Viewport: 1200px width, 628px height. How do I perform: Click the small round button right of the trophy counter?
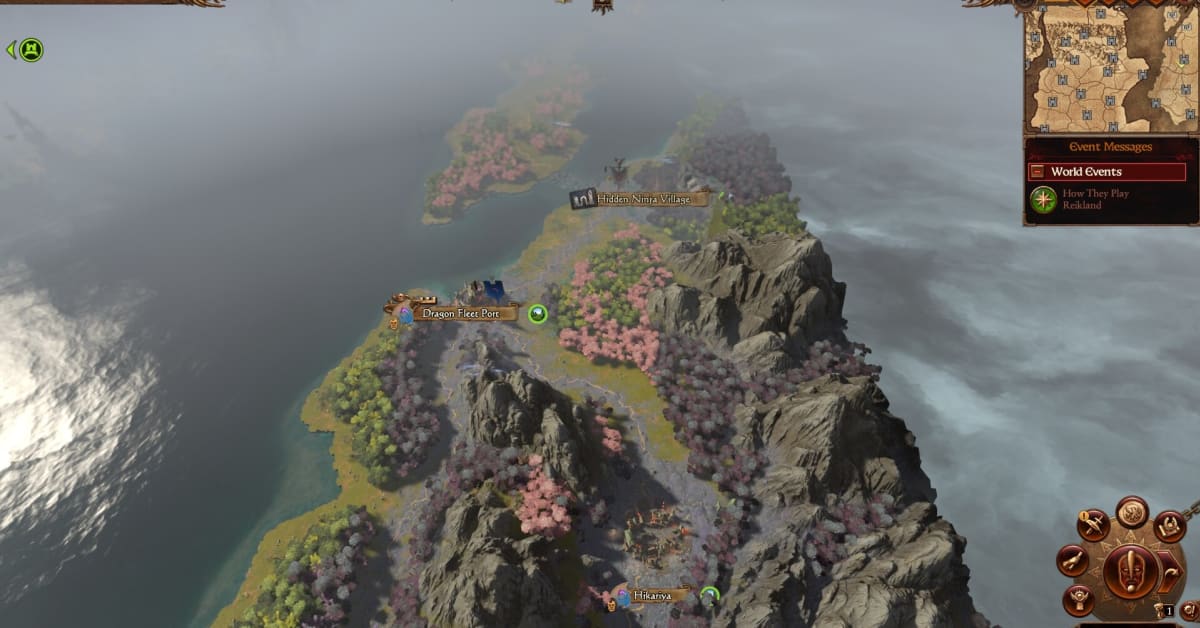click(1189, 608)
